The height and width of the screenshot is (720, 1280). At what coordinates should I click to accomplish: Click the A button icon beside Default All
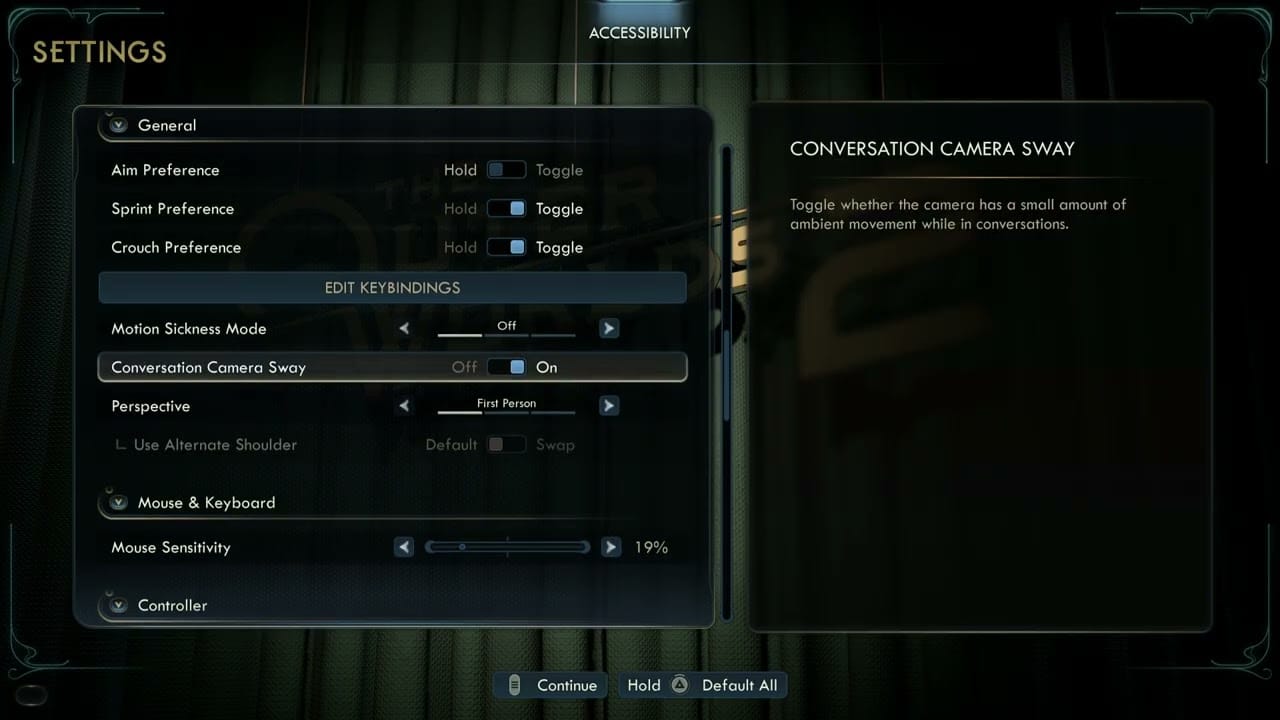(679, 685)
